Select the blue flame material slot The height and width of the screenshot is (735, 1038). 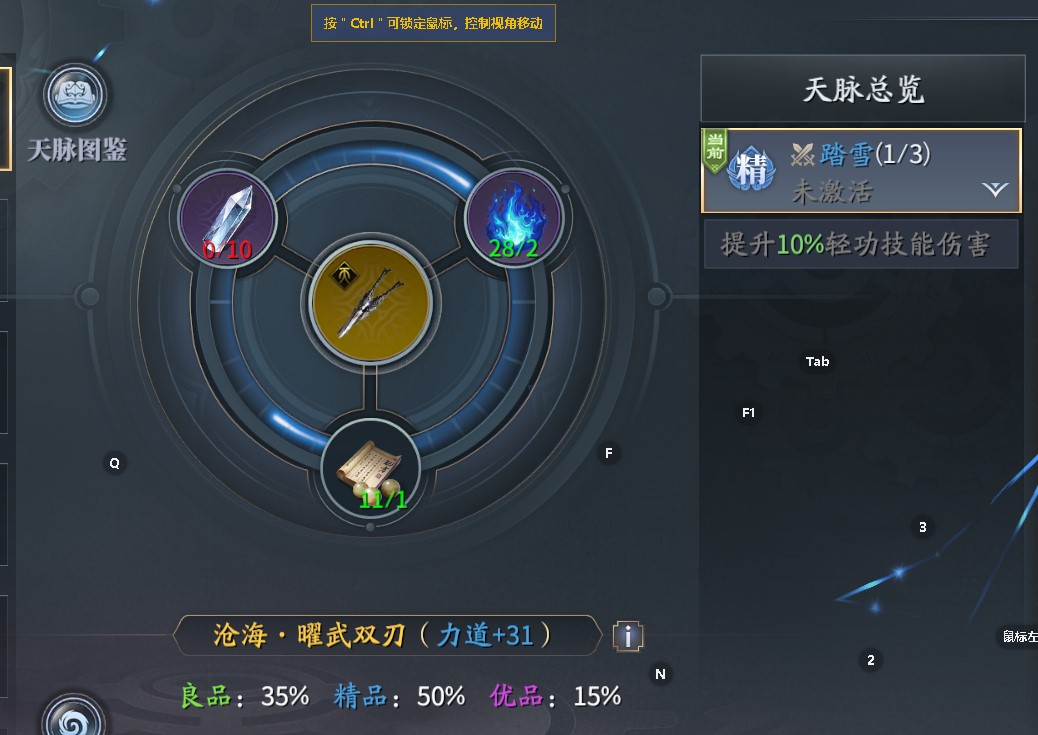point(513,217)
